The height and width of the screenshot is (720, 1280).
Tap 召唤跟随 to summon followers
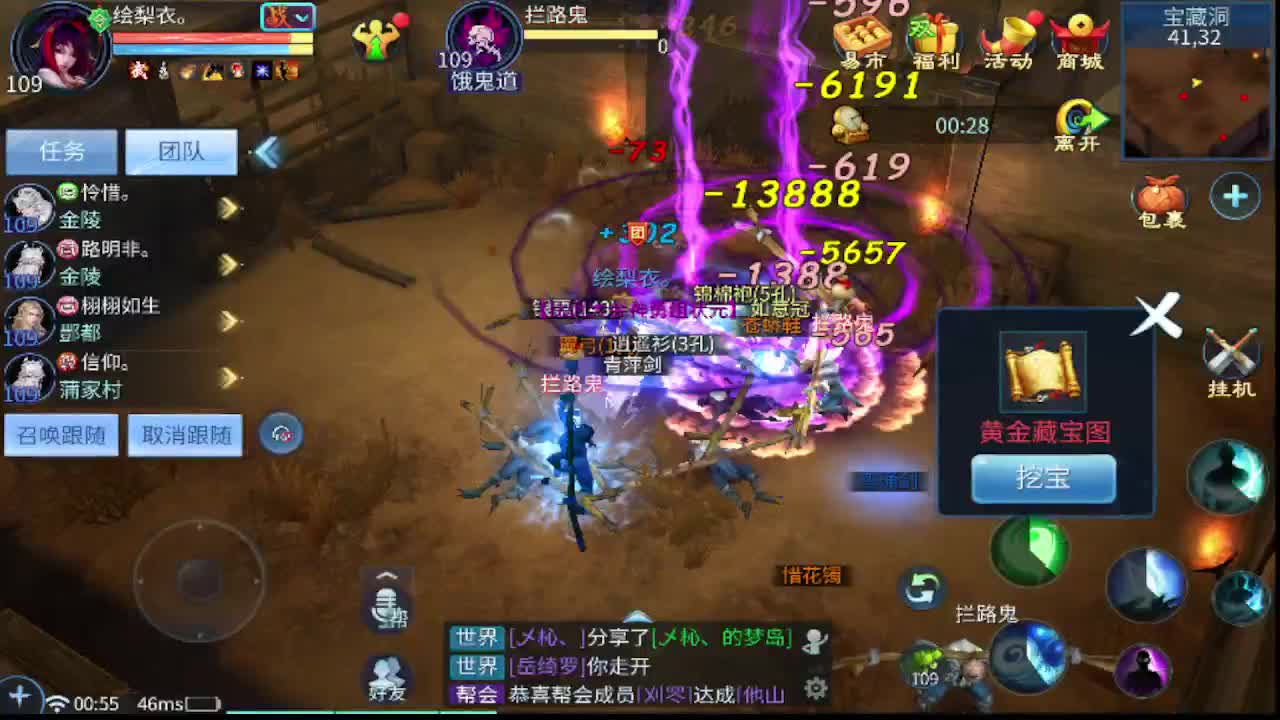click(61, 434)
